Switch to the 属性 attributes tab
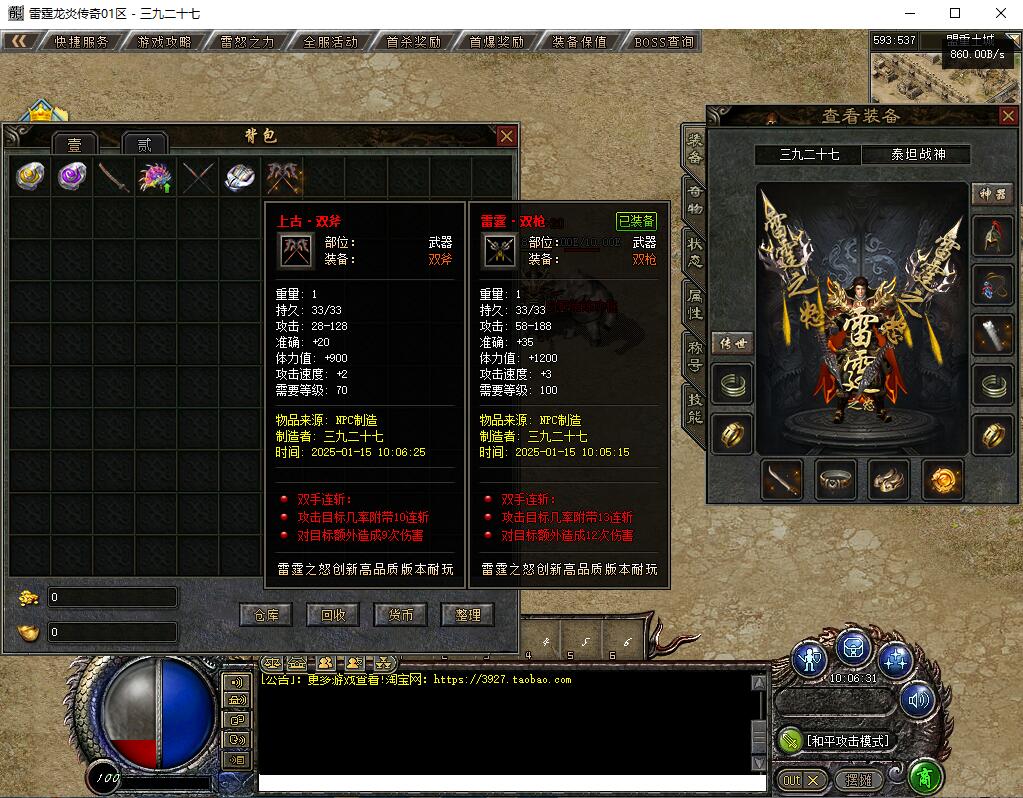This screenshot has width=1023, height=798. [693, 302]
